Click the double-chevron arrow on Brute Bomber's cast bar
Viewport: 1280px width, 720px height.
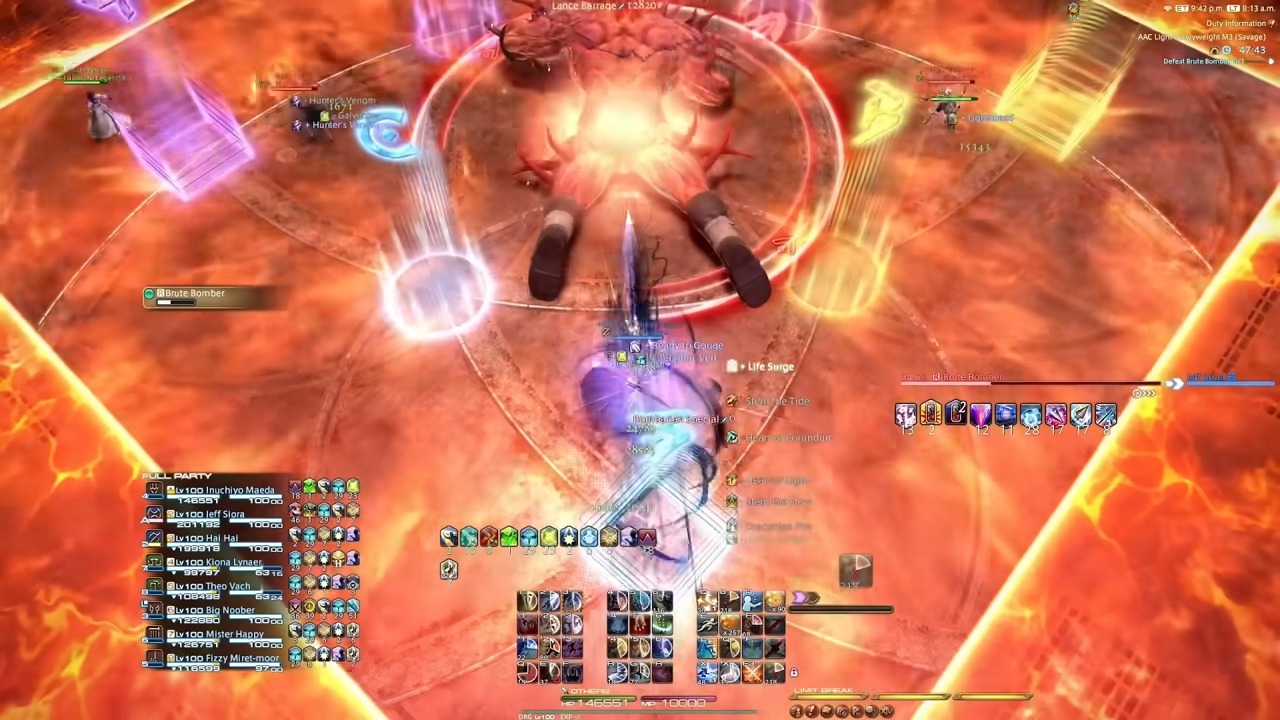click(1174, 383)
